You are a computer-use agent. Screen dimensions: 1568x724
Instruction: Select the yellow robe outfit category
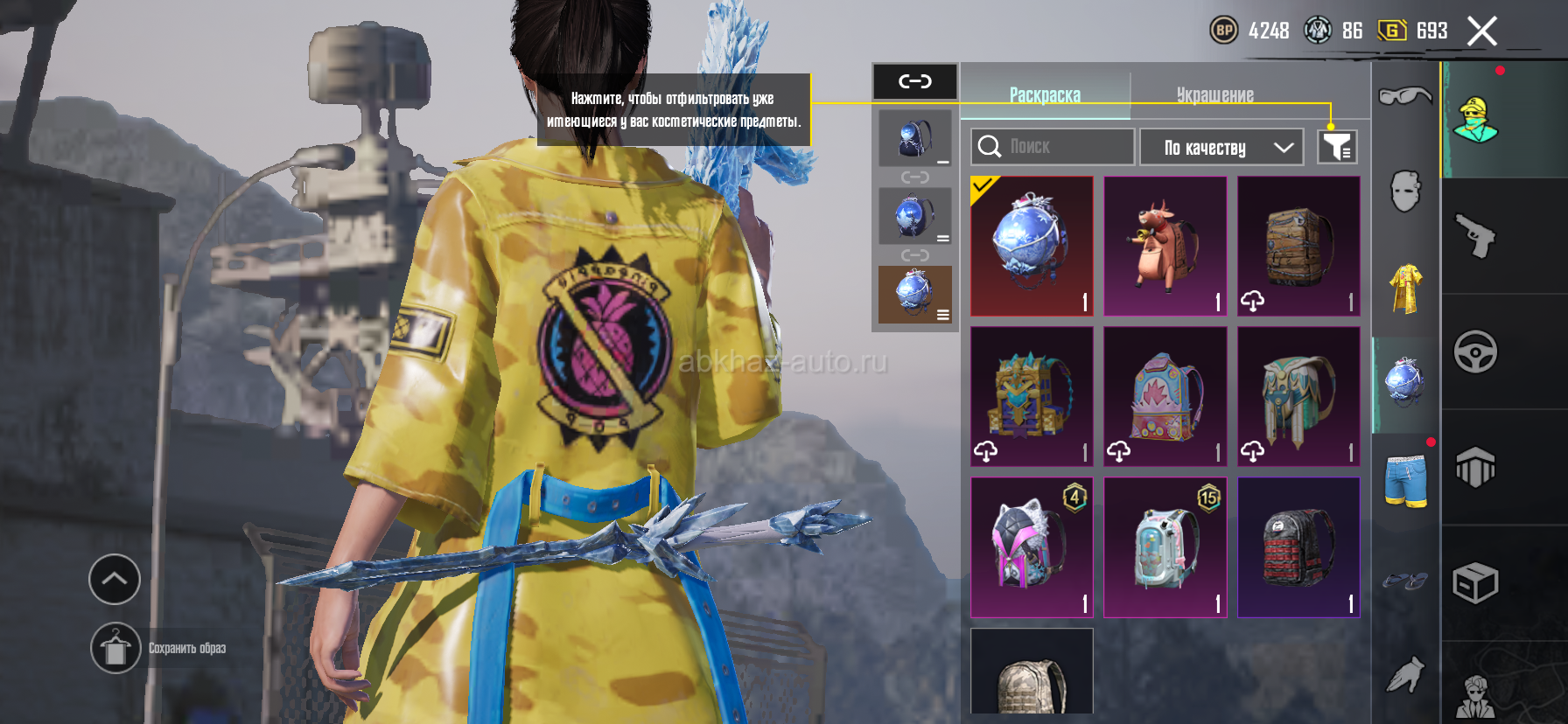pos(1405,288)
